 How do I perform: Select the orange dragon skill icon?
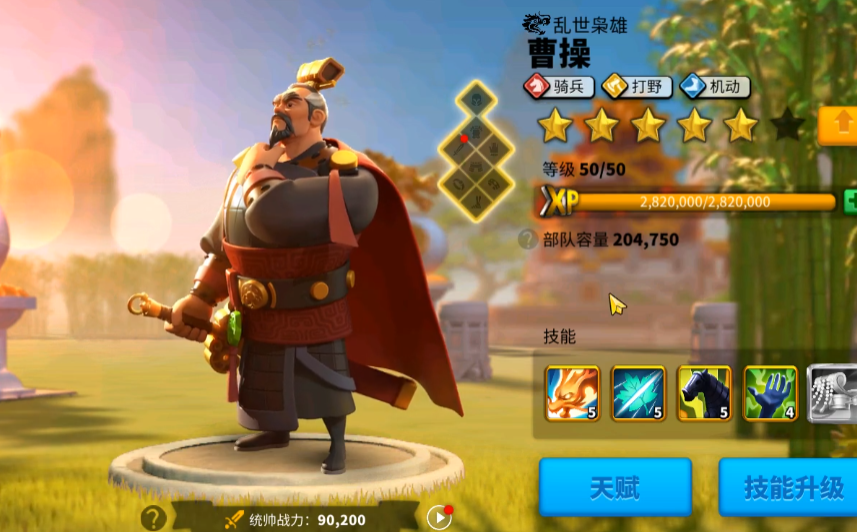click(x=572, y=393)
